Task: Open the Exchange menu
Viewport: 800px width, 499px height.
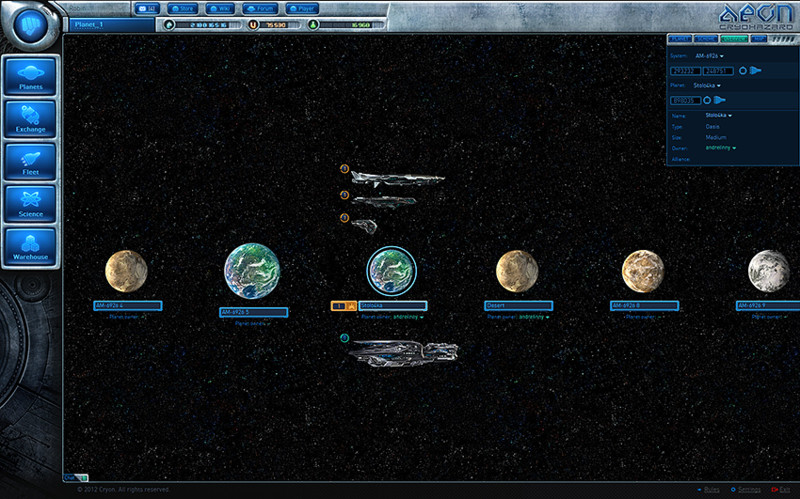Action: [x=30, y=121]
